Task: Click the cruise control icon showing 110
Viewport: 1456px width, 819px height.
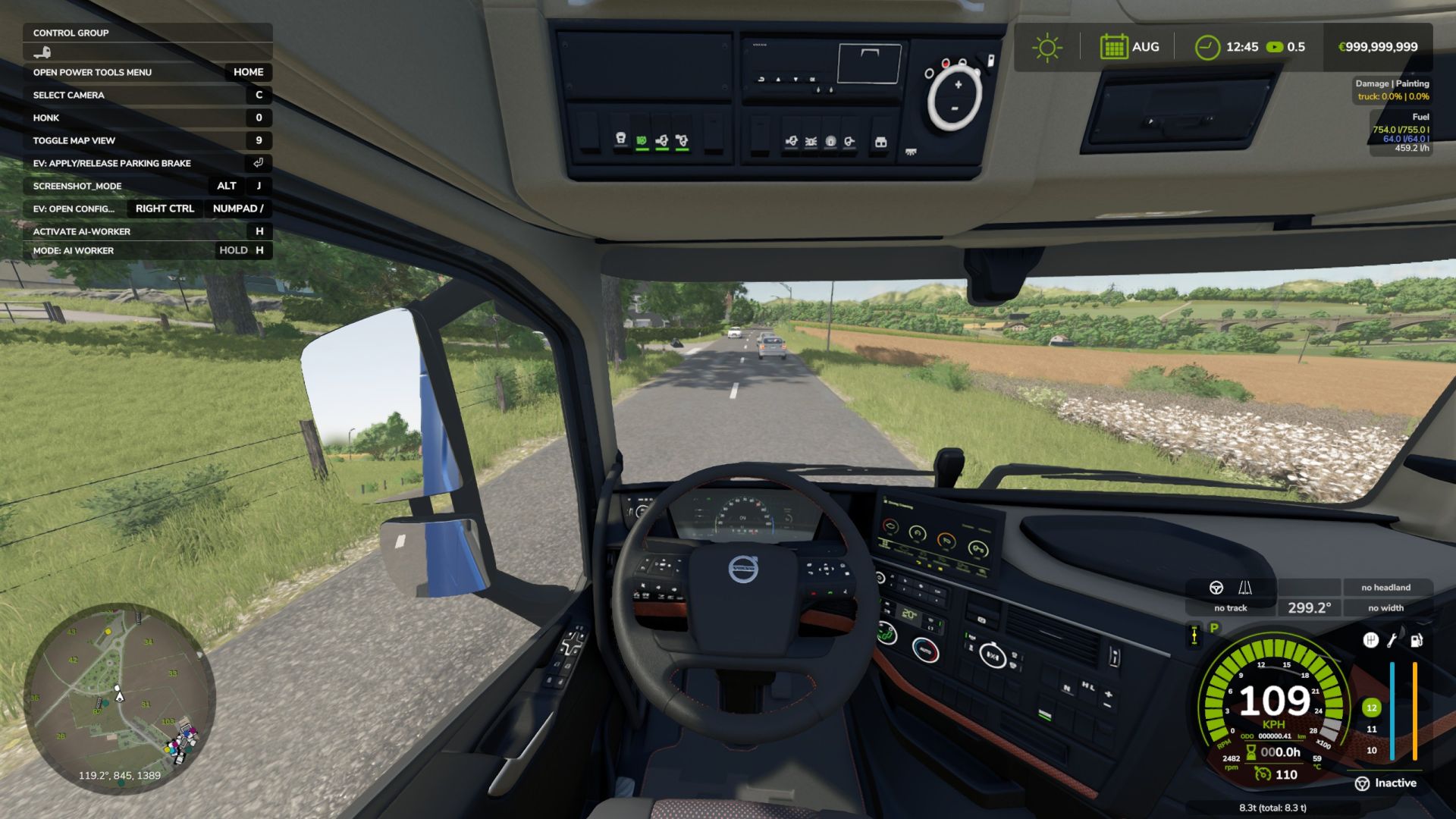Action: (1263, 774)
